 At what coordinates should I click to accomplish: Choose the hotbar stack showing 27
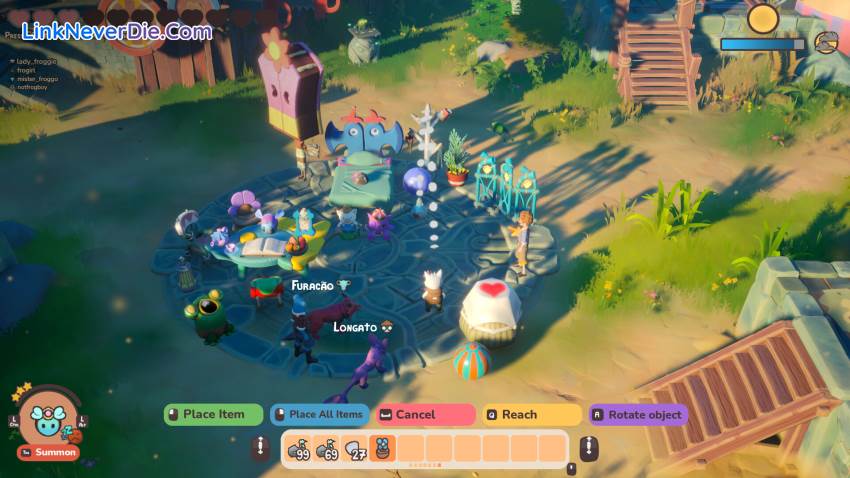(x=355, y=449)
